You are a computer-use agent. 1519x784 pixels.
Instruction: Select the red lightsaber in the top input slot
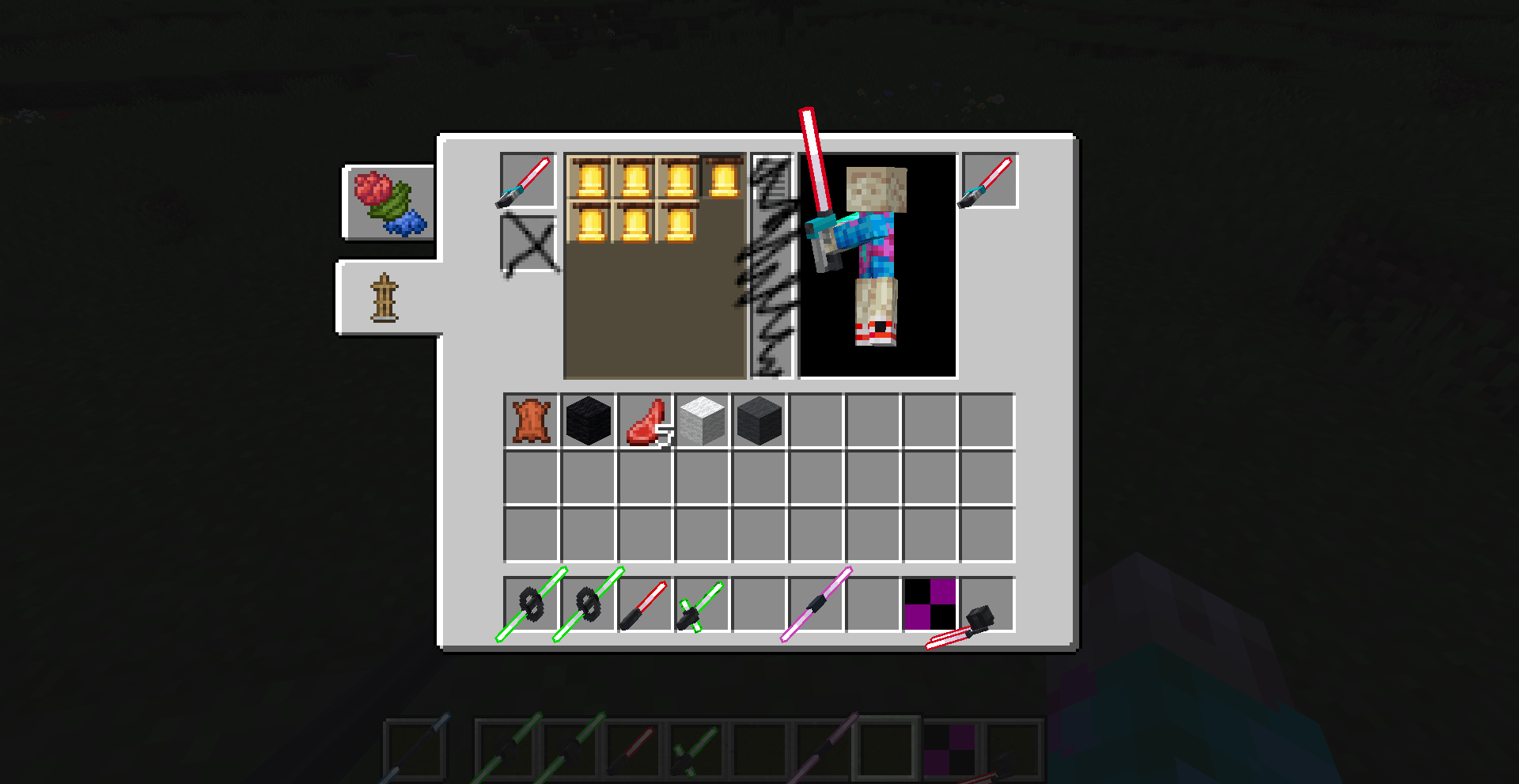(526, 182)
